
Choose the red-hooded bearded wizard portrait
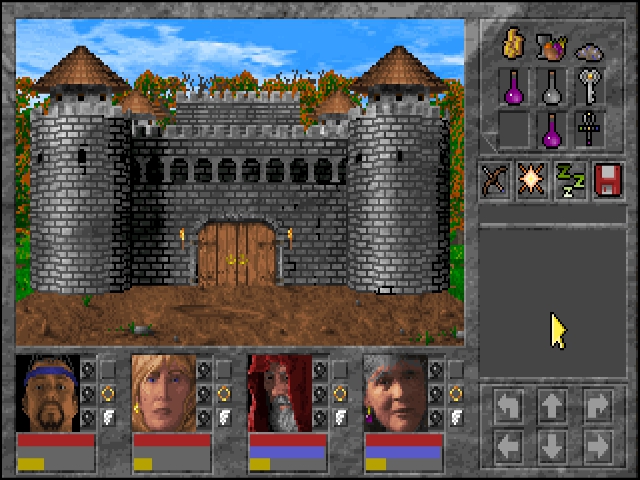coord(279,392)
